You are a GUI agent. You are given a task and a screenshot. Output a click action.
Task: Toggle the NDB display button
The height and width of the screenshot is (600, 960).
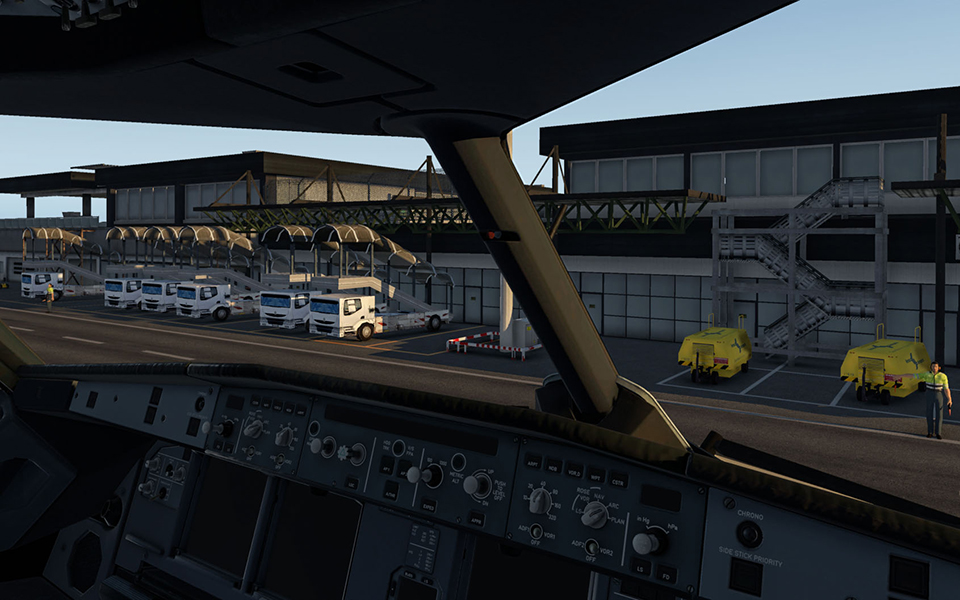(554, 466)
